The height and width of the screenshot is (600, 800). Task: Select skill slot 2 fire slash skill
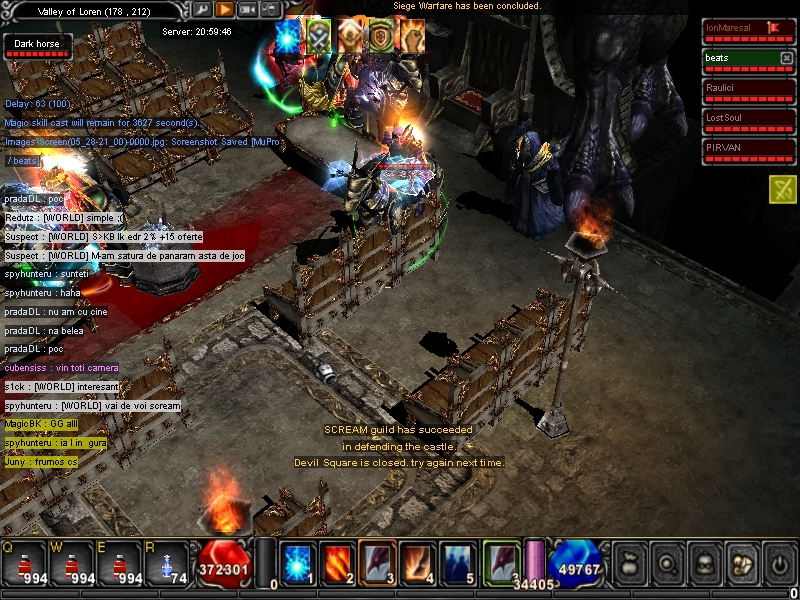336,562
